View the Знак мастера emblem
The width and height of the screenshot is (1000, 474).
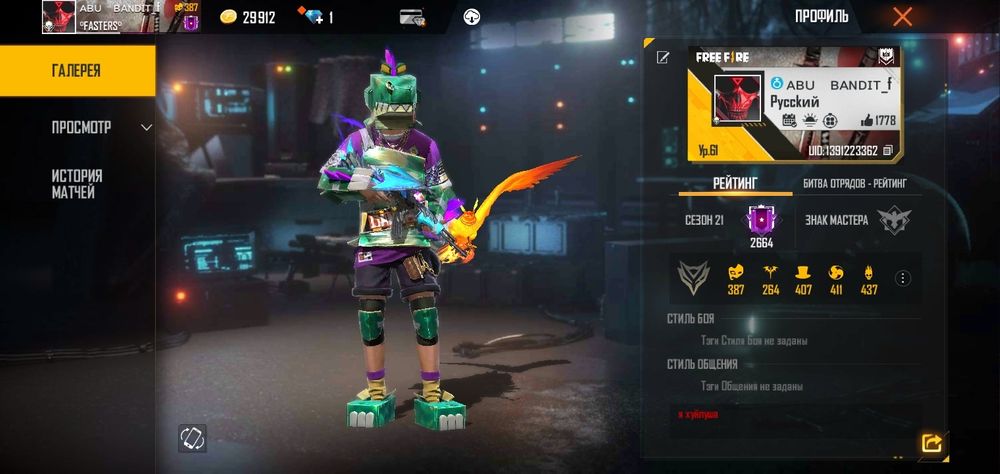[x=893, y=220]
